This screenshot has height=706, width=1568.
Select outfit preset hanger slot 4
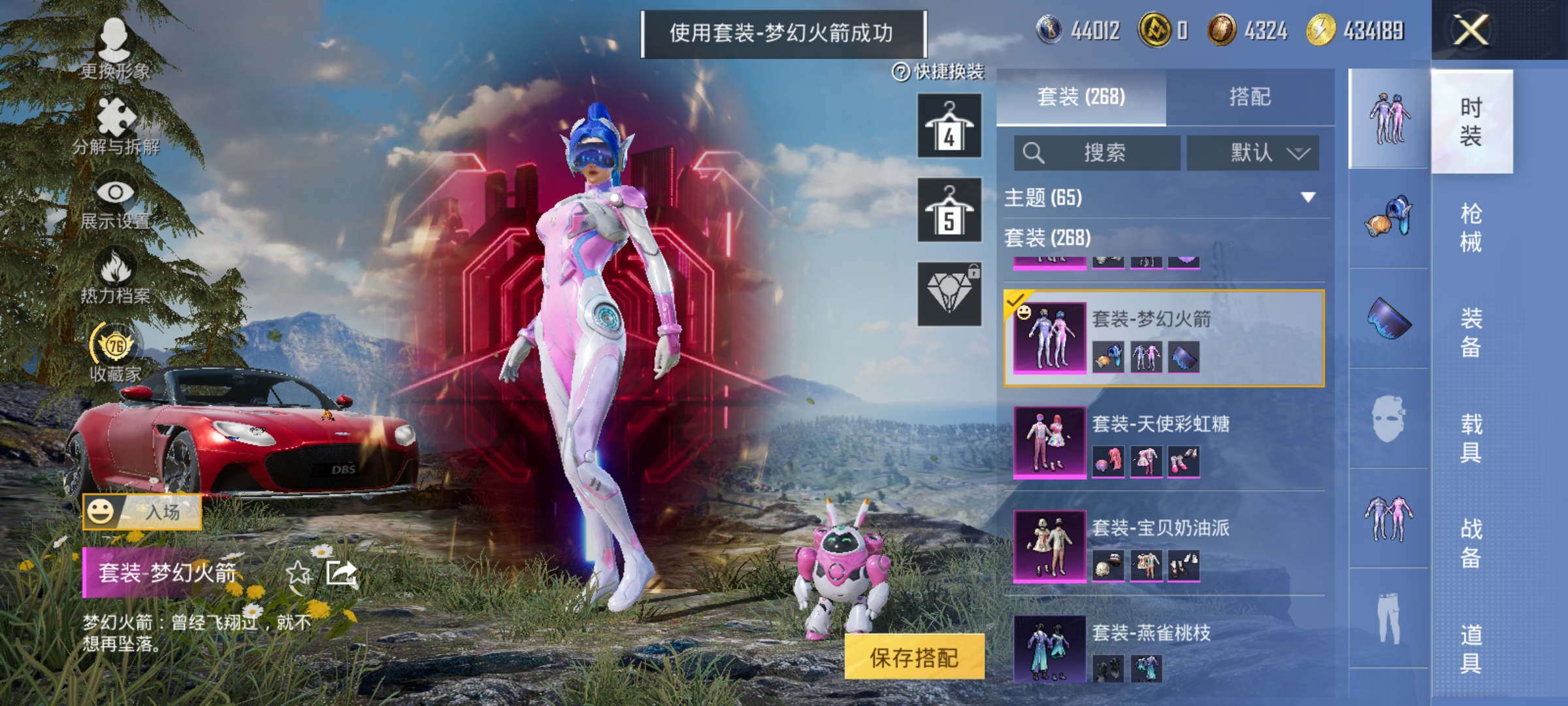[949, 126]
